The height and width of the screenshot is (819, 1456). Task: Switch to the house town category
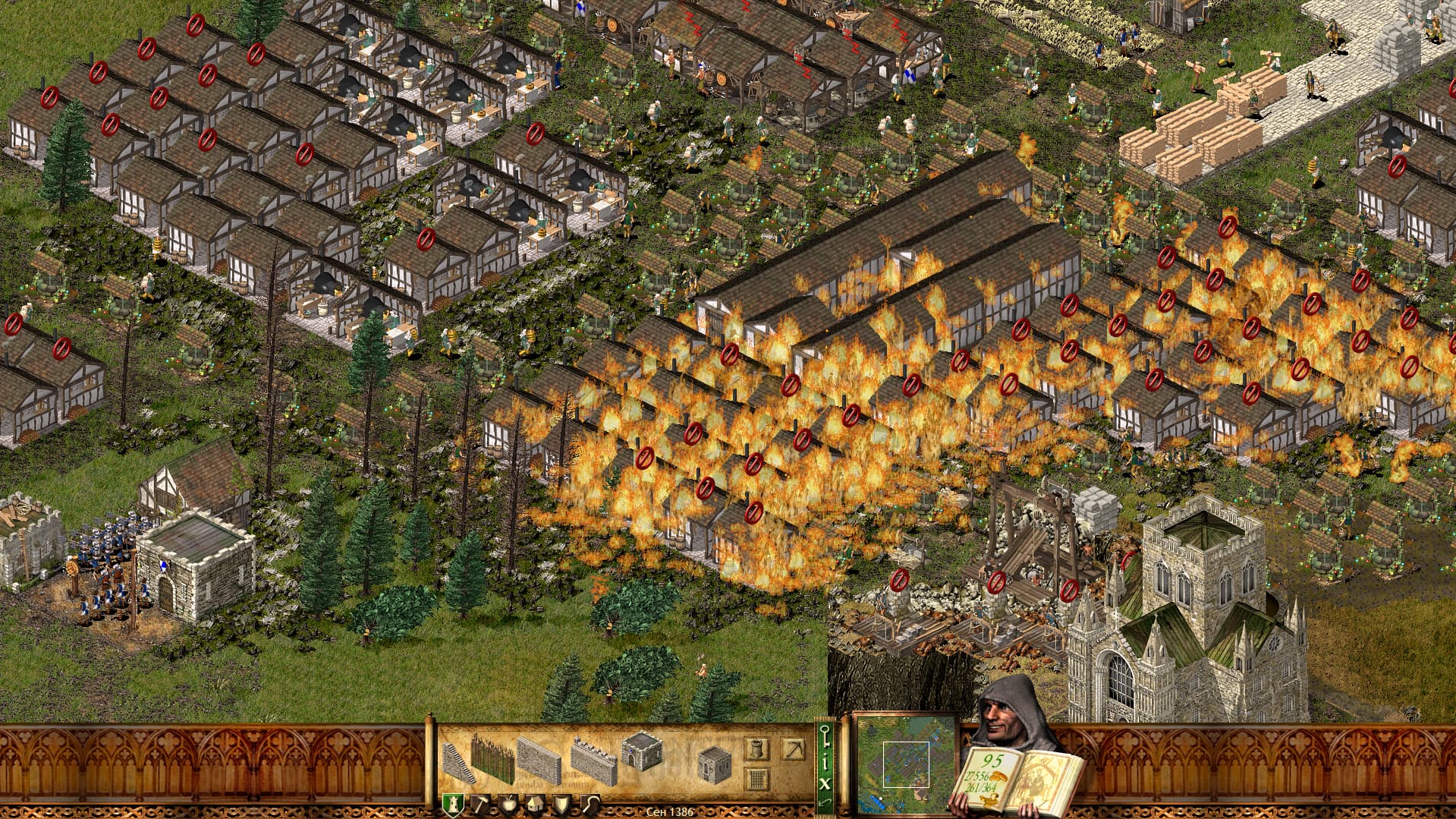tap(535, 804)
